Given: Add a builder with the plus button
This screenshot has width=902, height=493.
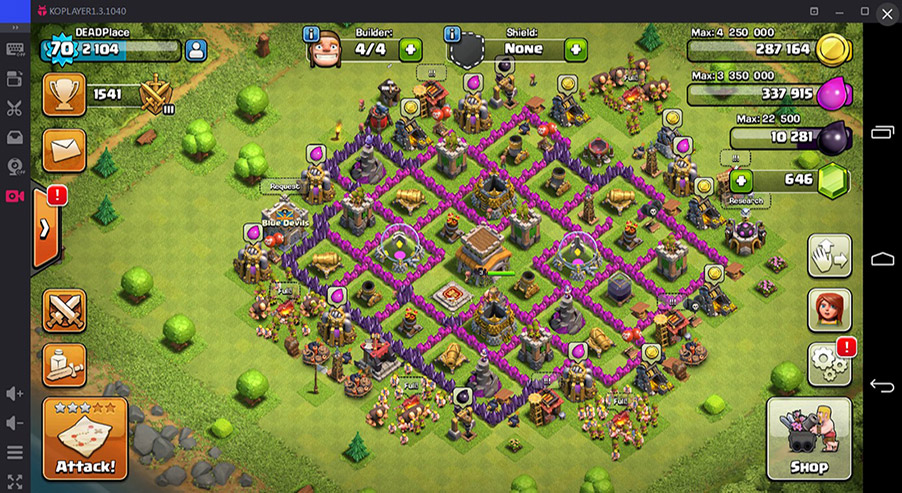Looking at the screenshot, I should [411, 49].
